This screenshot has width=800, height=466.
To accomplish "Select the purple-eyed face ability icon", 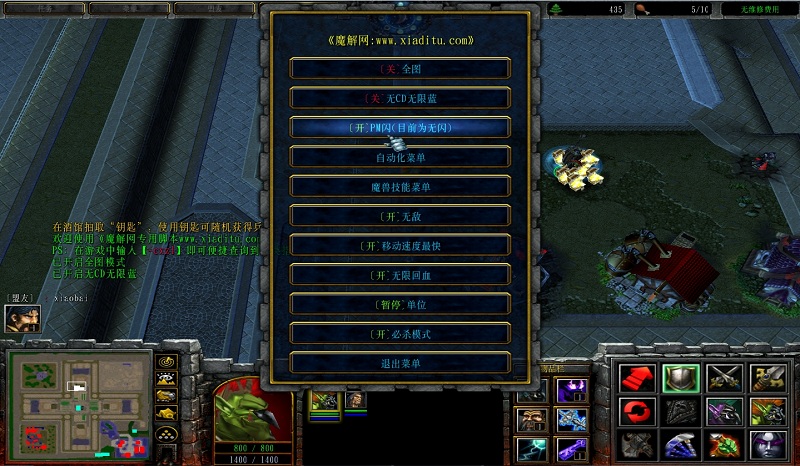I will tap(767, 445).
